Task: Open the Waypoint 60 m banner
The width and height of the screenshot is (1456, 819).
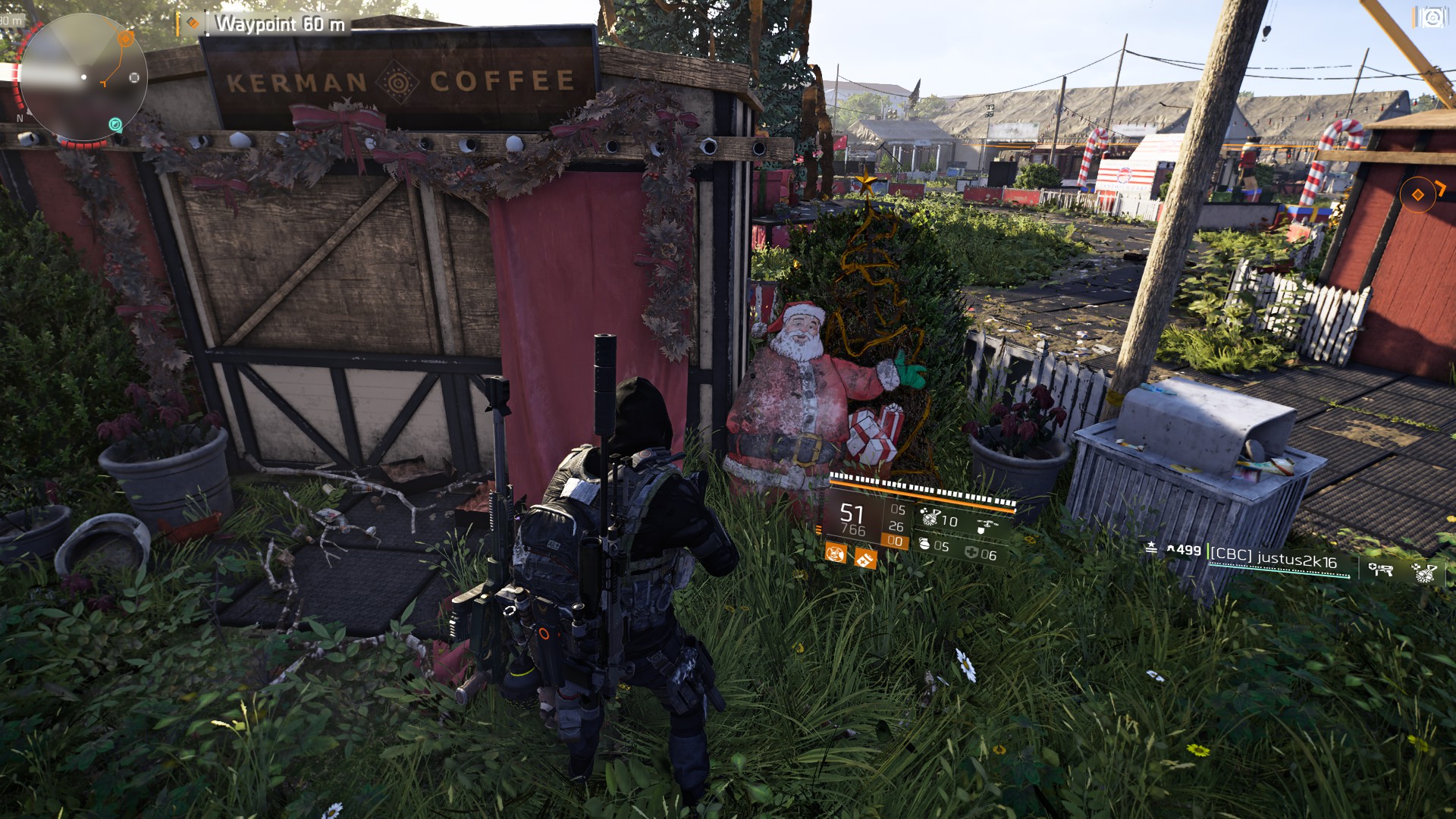Action: pyautogui.click(x=281, y=24)
